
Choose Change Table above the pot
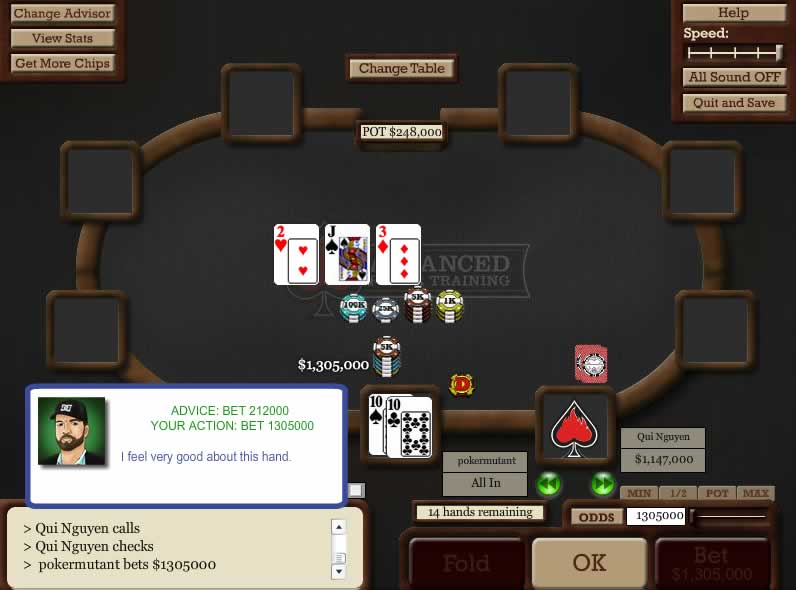point(402,68)
